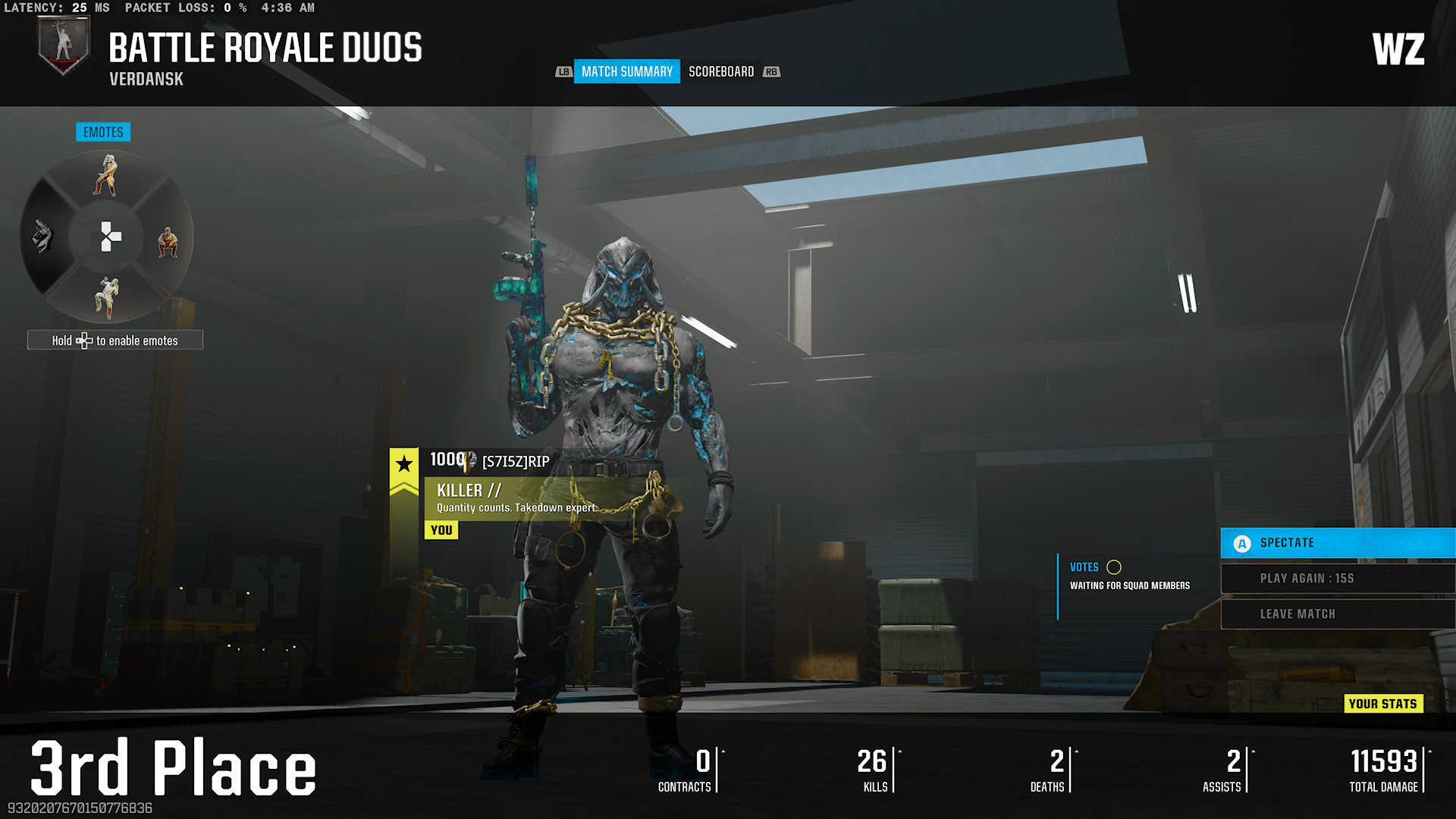Select the top emote in the wheel

coord(106,176)
